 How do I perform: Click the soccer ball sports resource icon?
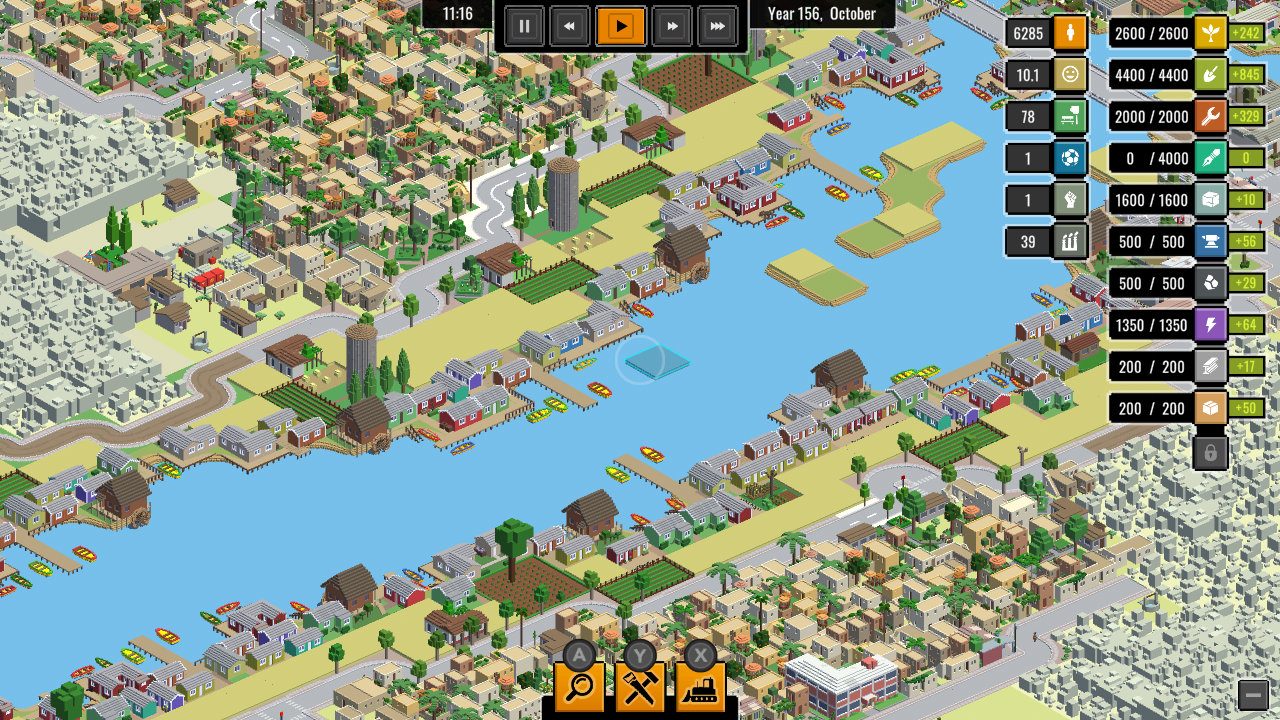(1069, 158)
